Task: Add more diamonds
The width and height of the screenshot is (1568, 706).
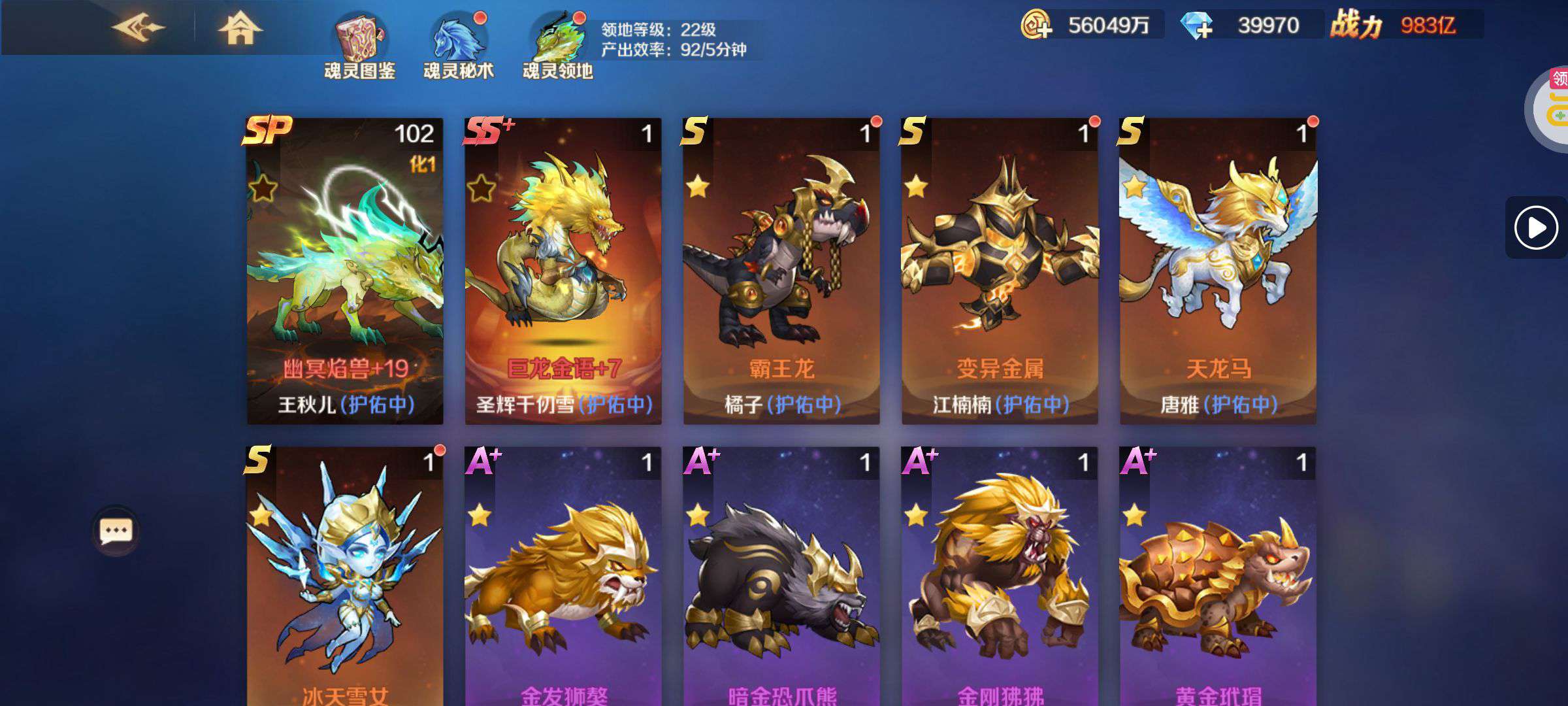Action: pos(1197,26)
